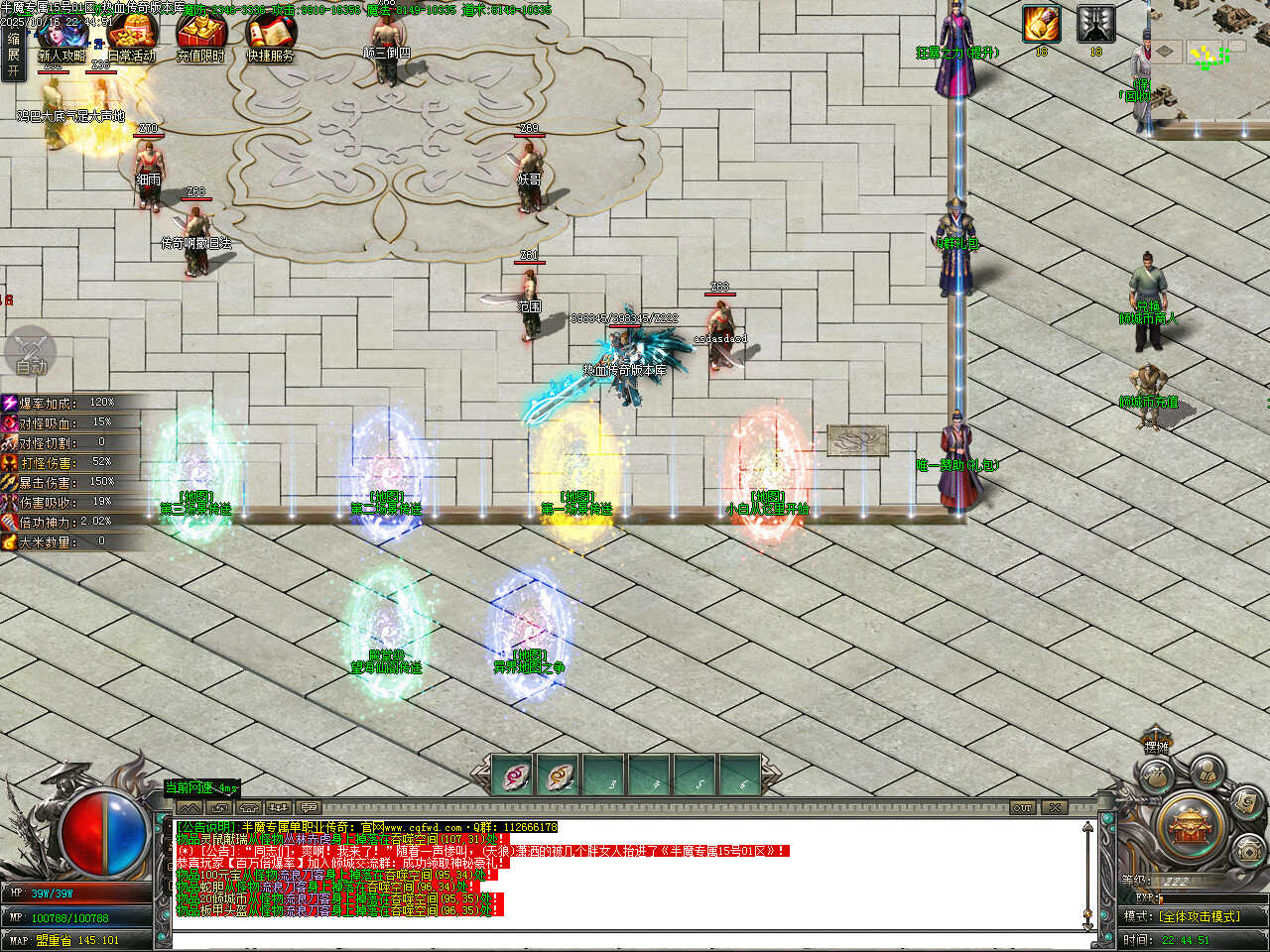Open the 充值限时 limited recharge offer
Image resolution: width=1270 pixels, height=952 pixels.
click(x=200, y=38)
